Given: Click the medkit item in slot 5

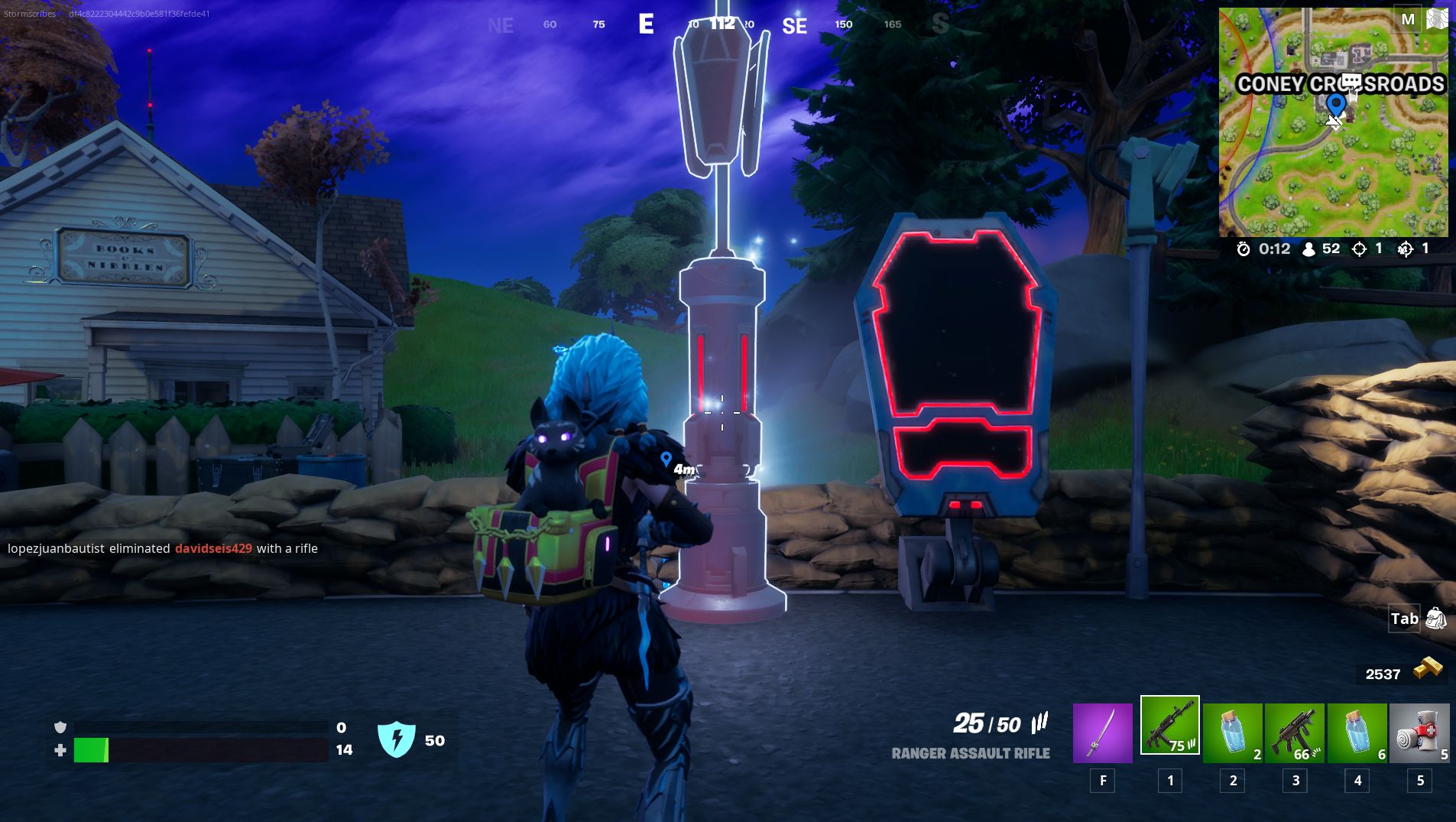Looking at the screenshot, I should click(x=1419, y=732).
